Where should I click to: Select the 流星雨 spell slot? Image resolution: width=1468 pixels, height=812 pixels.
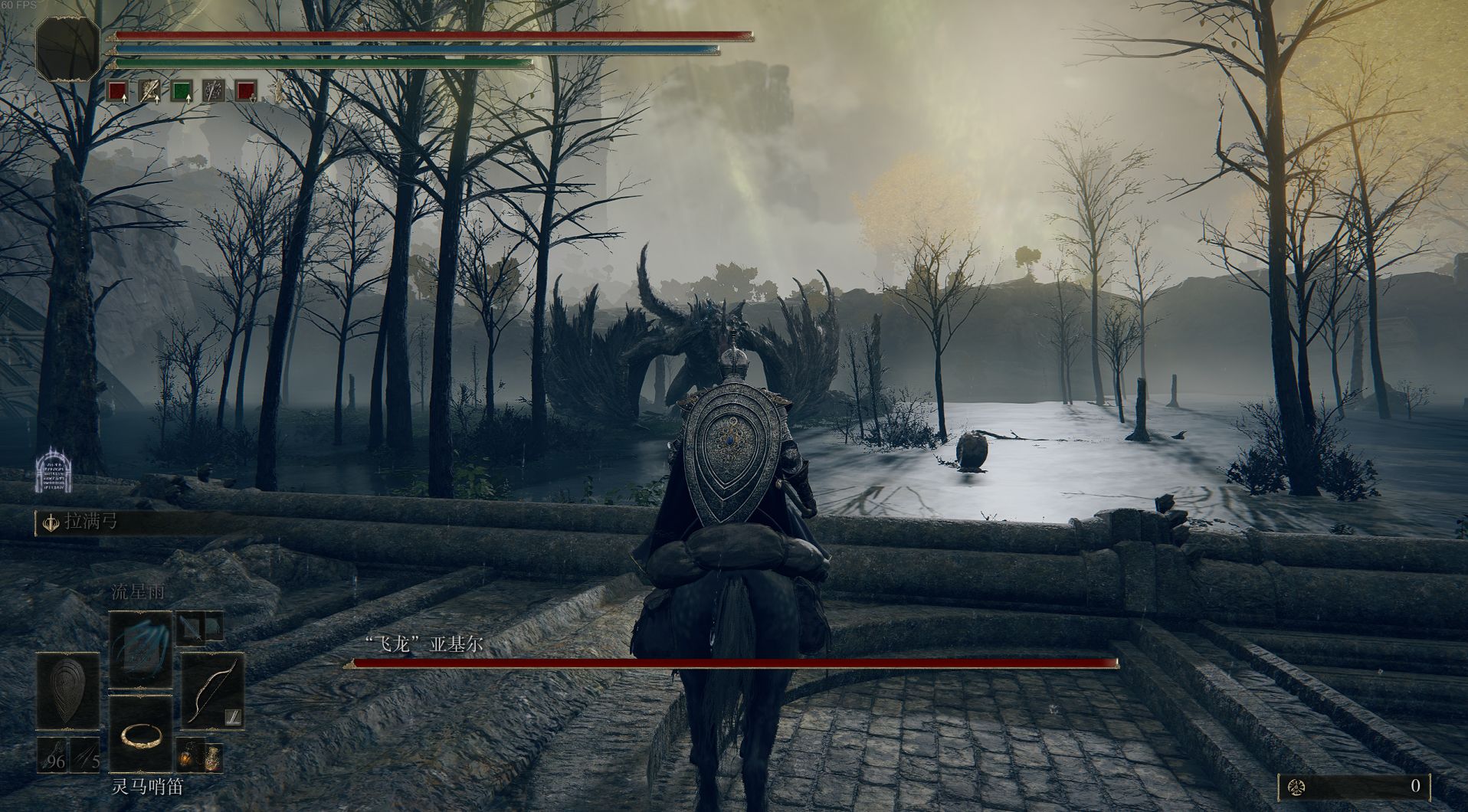tap(140, 650)
